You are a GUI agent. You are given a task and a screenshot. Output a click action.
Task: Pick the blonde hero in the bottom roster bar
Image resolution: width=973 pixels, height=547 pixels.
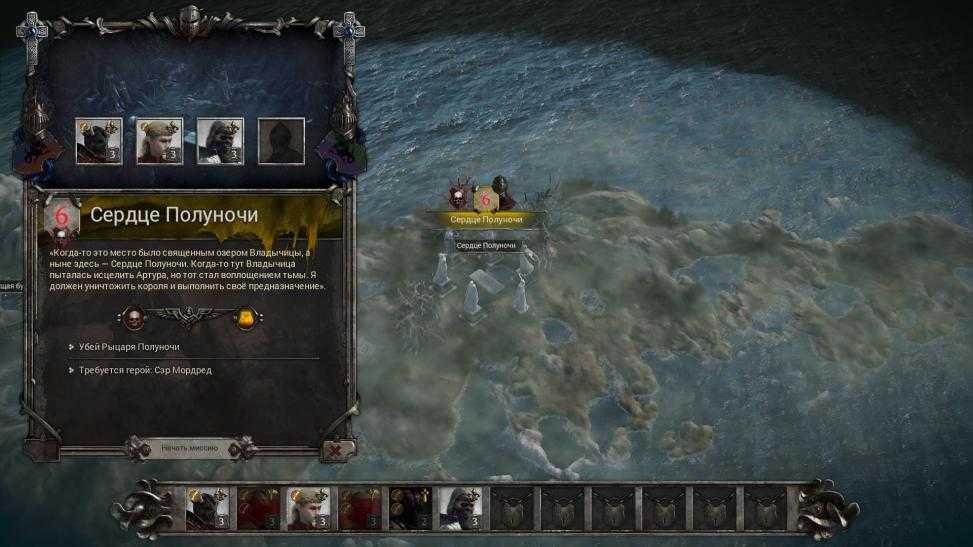[x=308, y=508]
